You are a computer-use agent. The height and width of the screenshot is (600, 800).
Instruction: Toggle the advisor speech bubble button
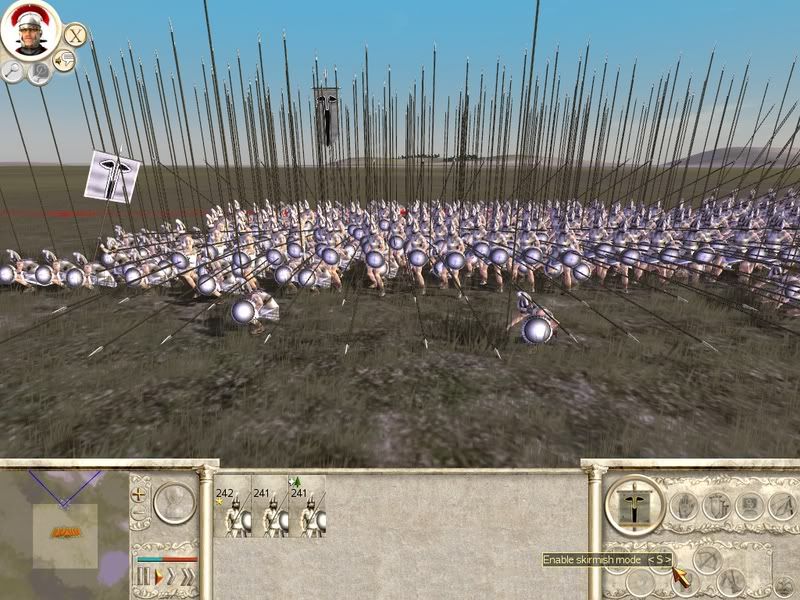click(x=64, y=62)
